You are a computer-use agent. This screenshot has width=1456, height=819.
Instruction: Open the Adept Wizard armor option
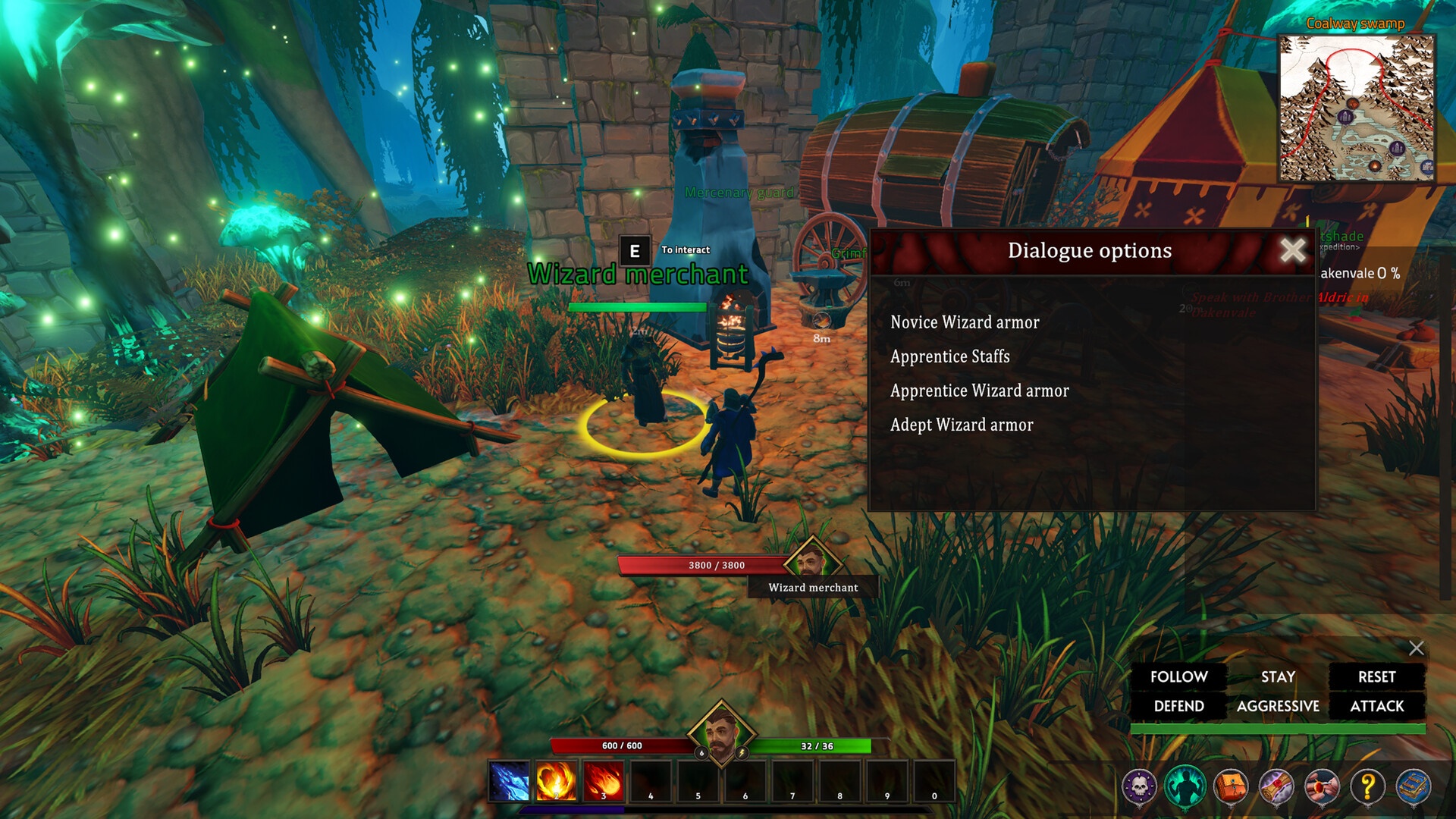pos(962,425)
